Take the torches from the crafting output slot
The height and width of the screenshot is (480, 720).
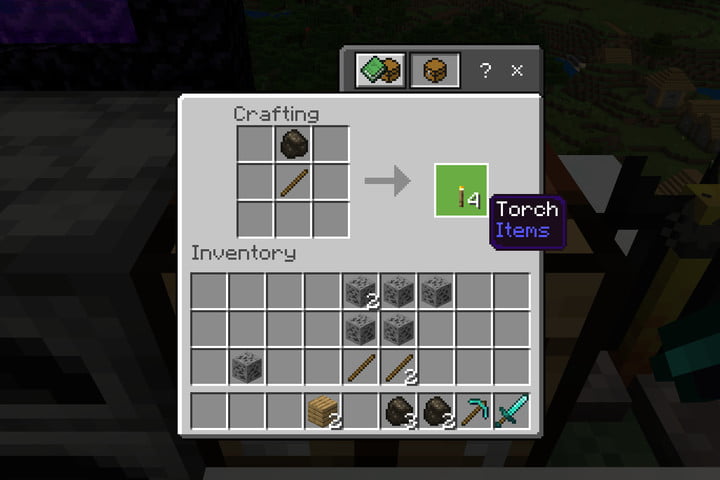(x=461, y=190)
